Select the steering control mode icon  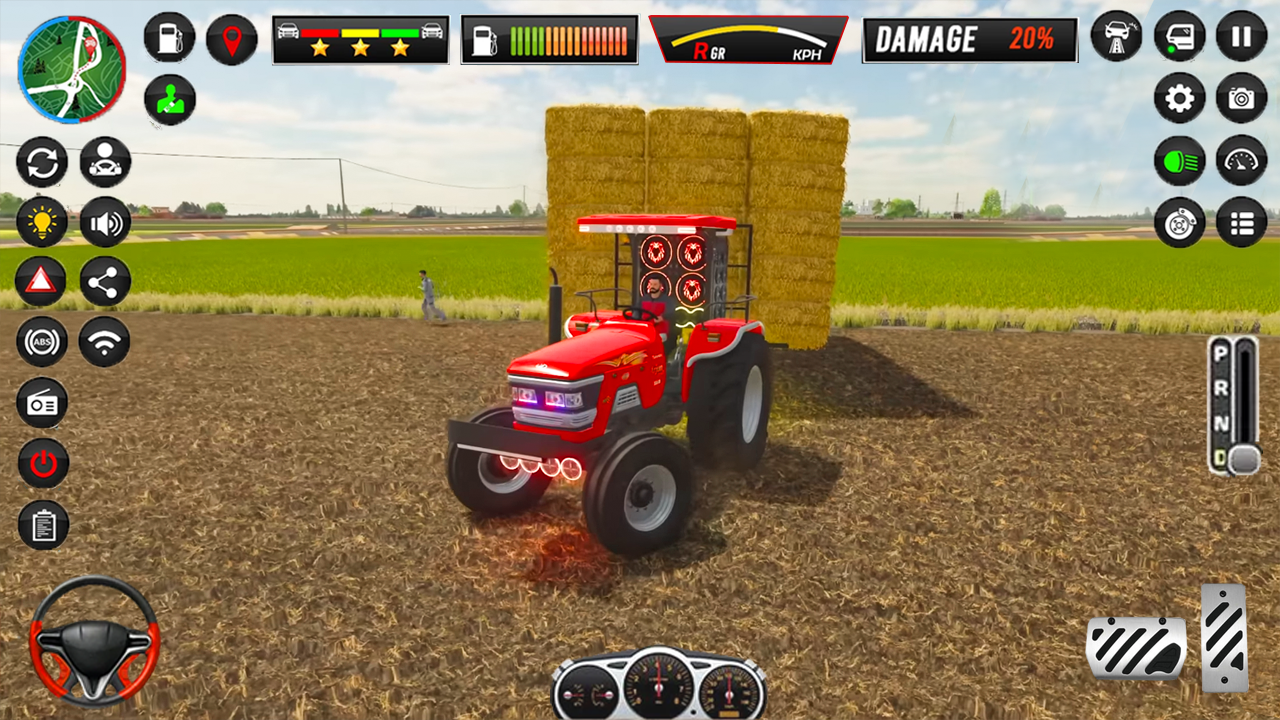(x=103, y=161)
